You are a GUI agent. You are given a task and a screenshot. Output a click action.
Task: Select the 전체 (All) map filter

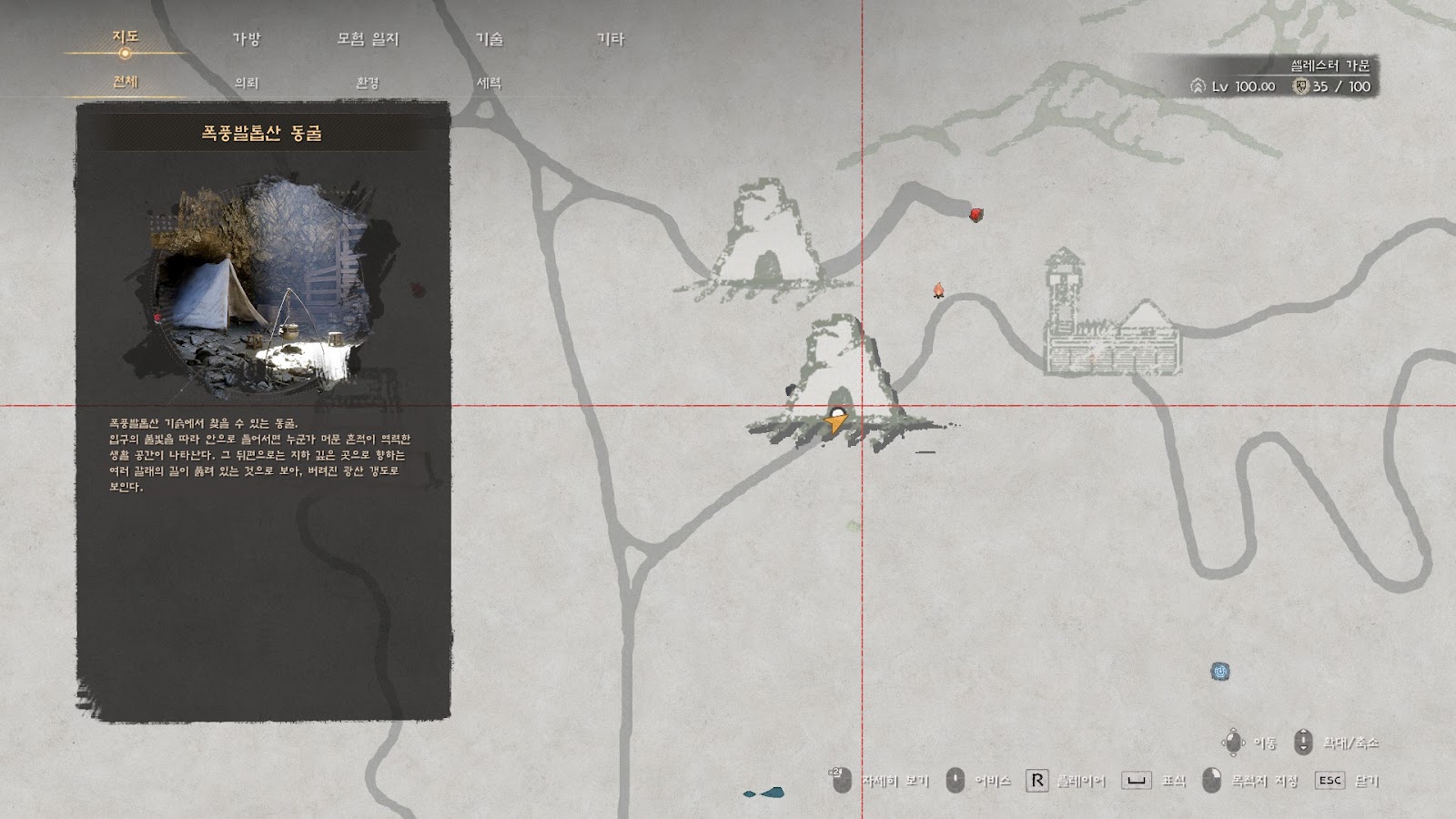125,82
